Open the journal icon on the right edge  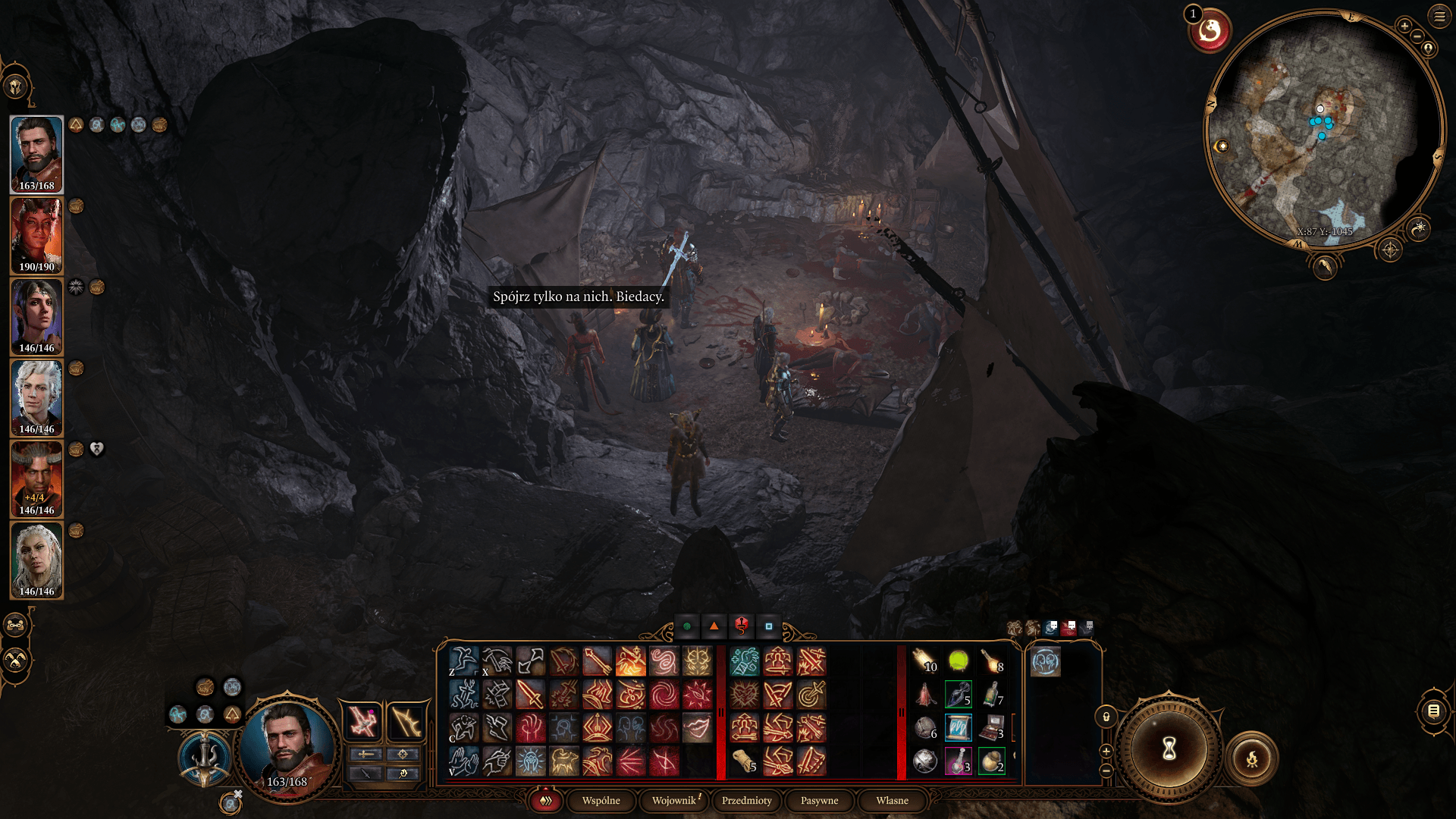point(1435,712)
